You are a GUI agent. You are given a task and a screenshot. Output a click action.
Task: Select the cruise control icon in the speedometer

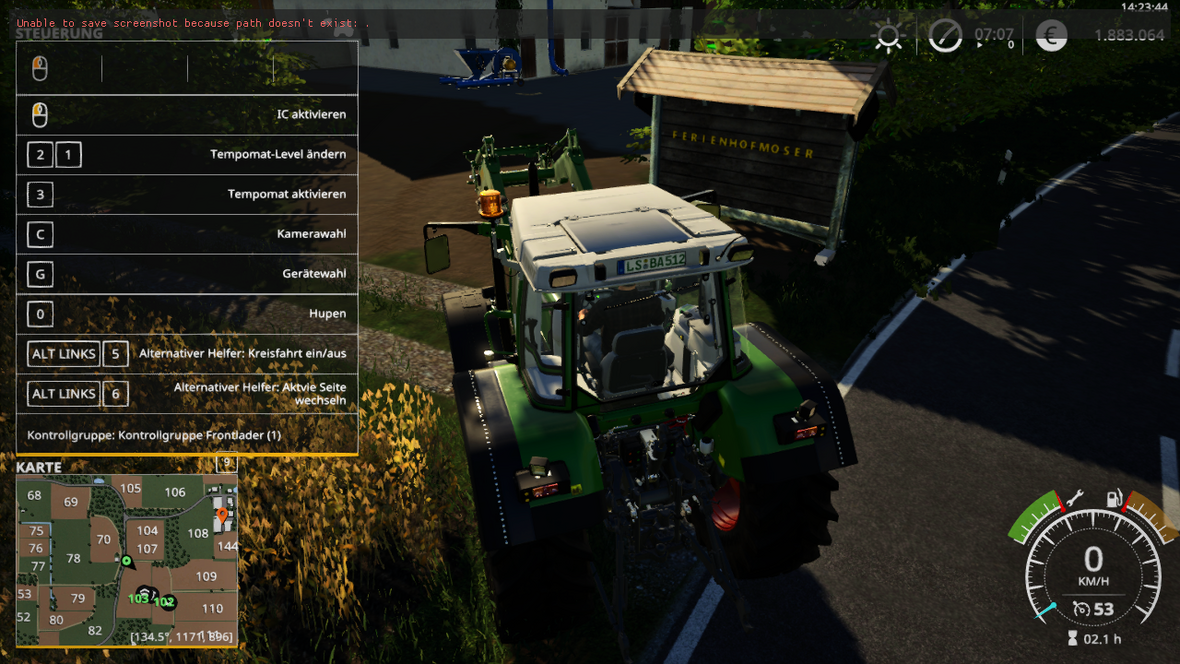pyautogui.click(x=1080, y=609)
